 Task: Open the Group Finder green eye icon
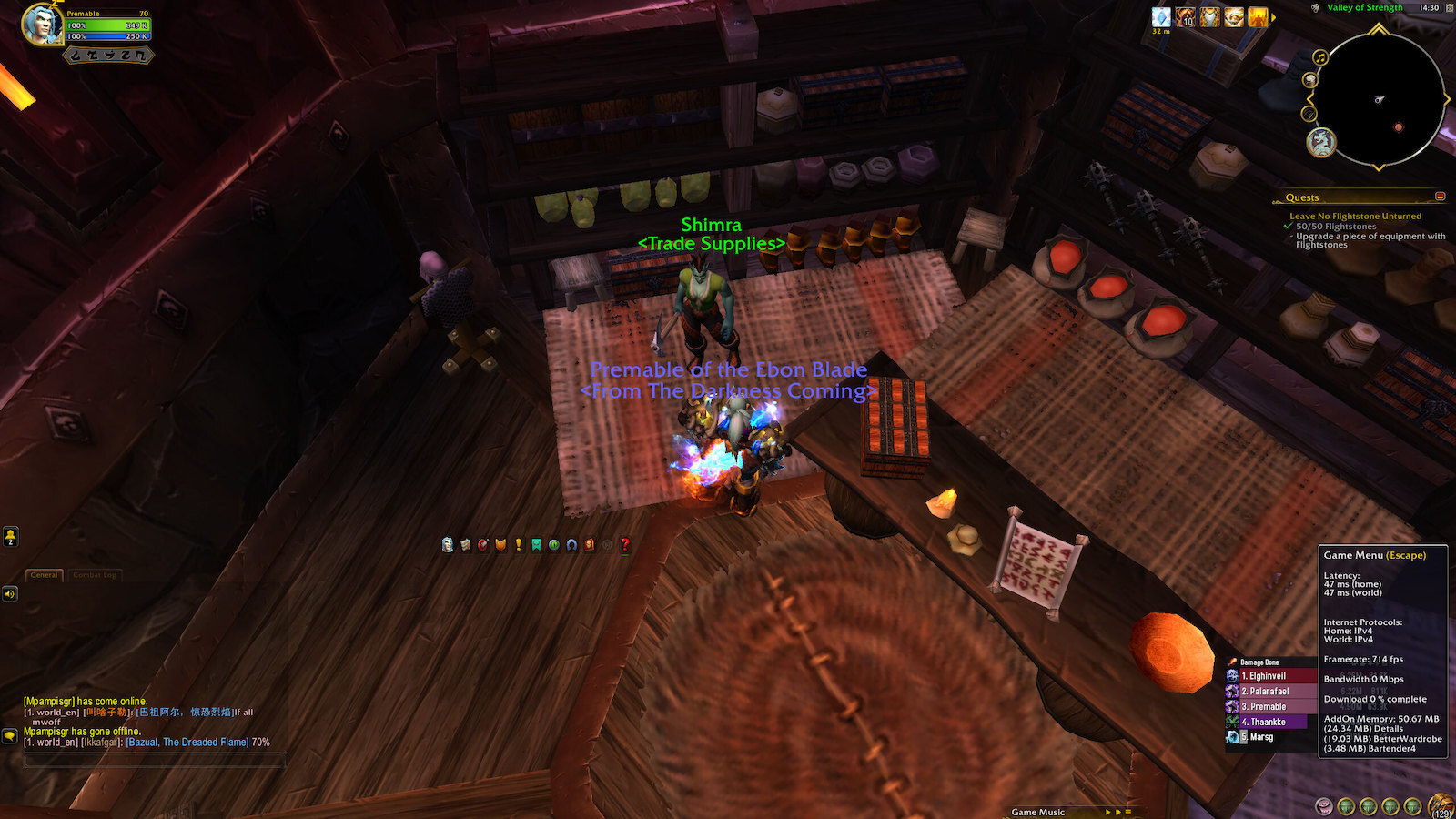553,544
